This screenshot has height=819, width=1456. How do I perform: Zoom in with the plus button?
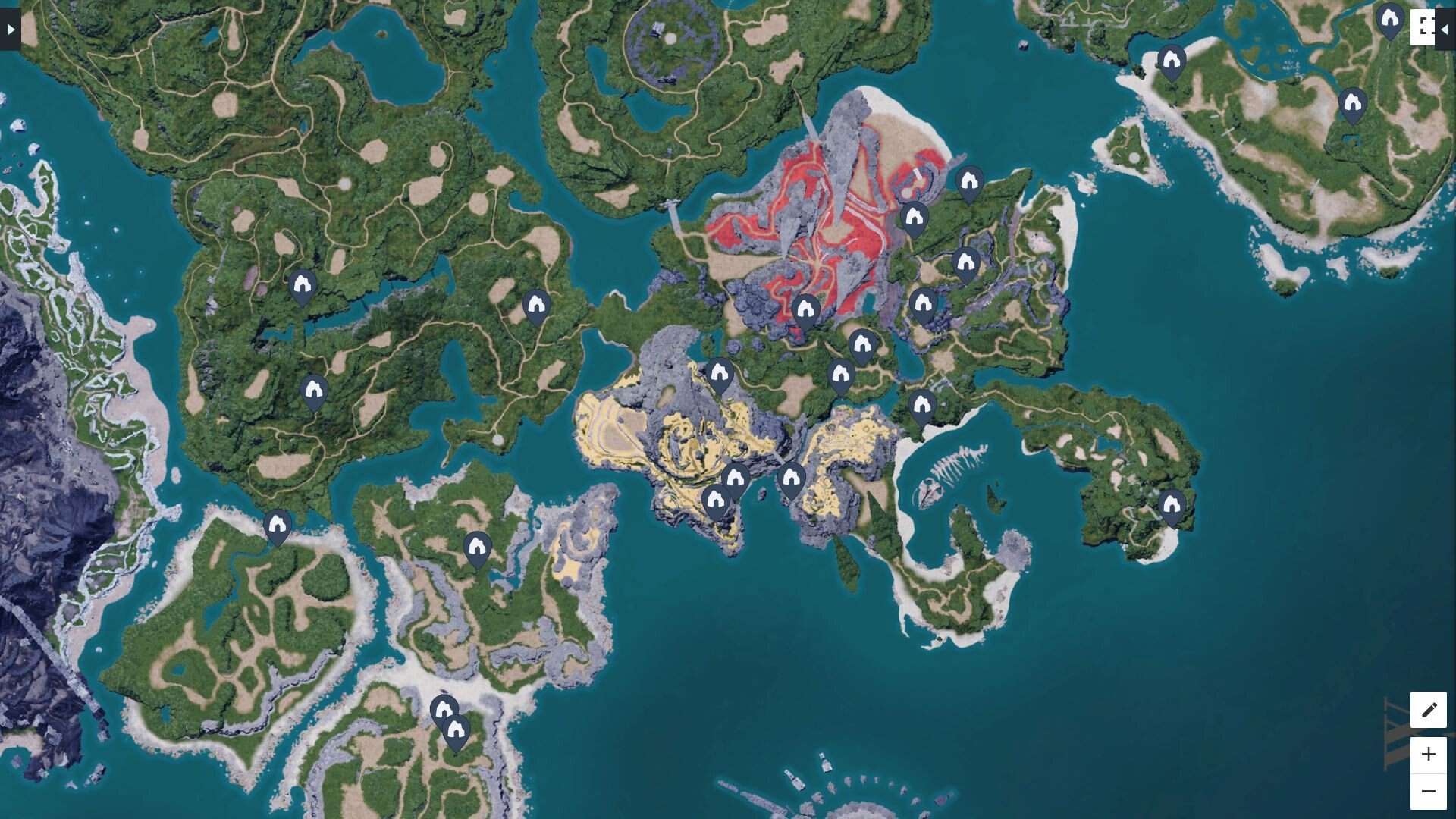tap(1428, 755)
